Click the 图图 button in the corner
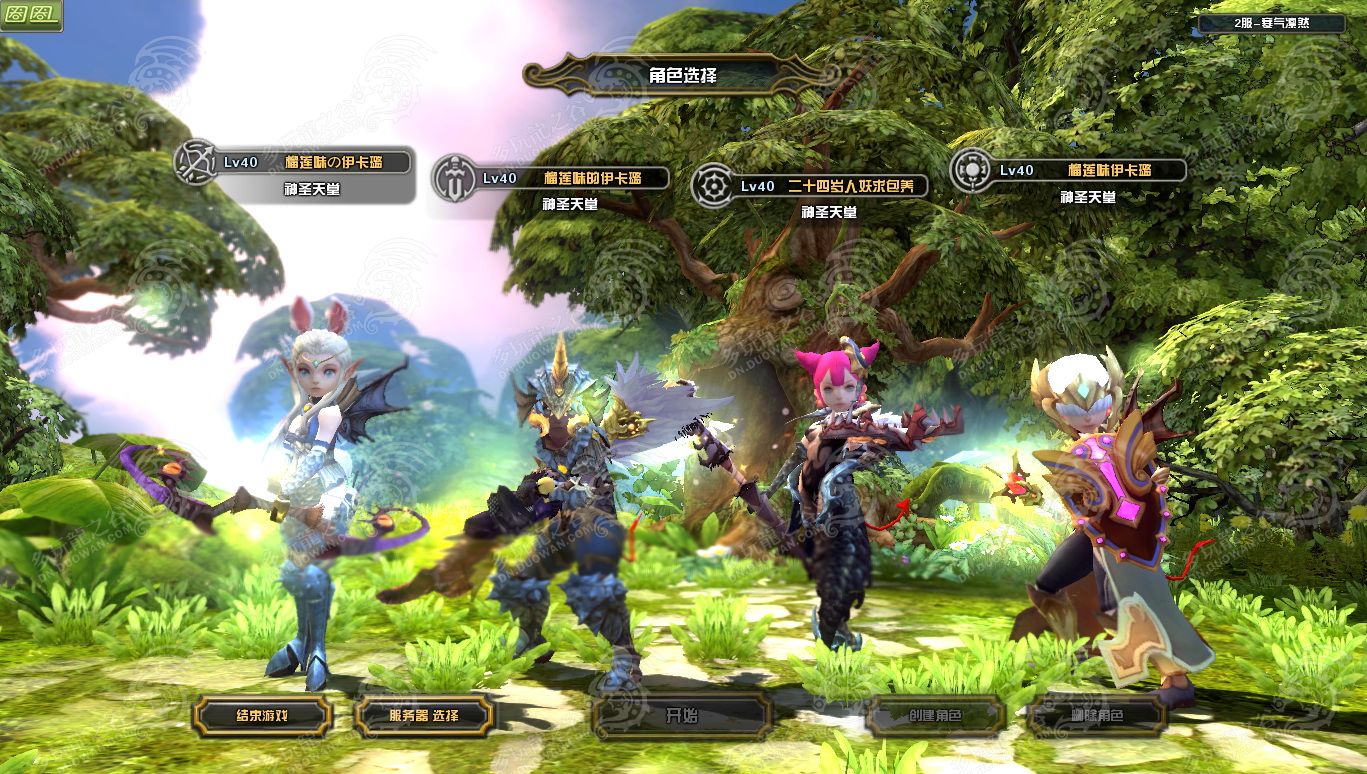 (31, 15)
